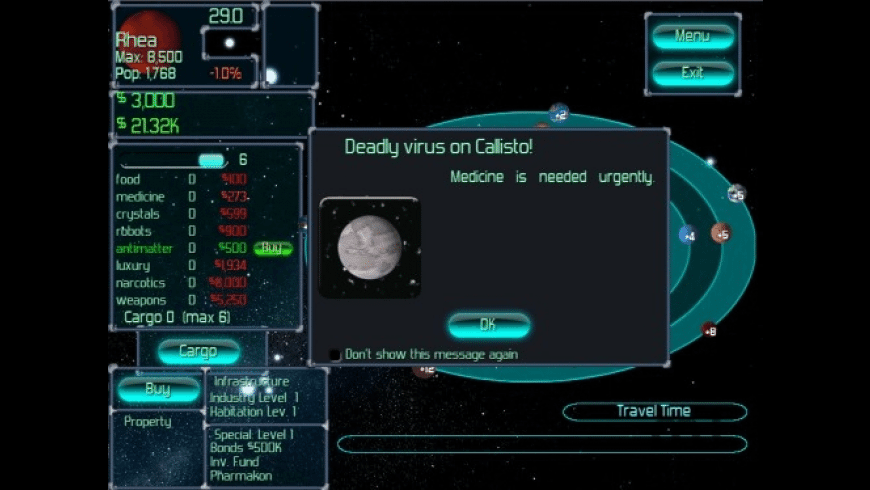The width and height of the screenshot is (870, 490).
Task: Open the game Menu
Action: 692,37
